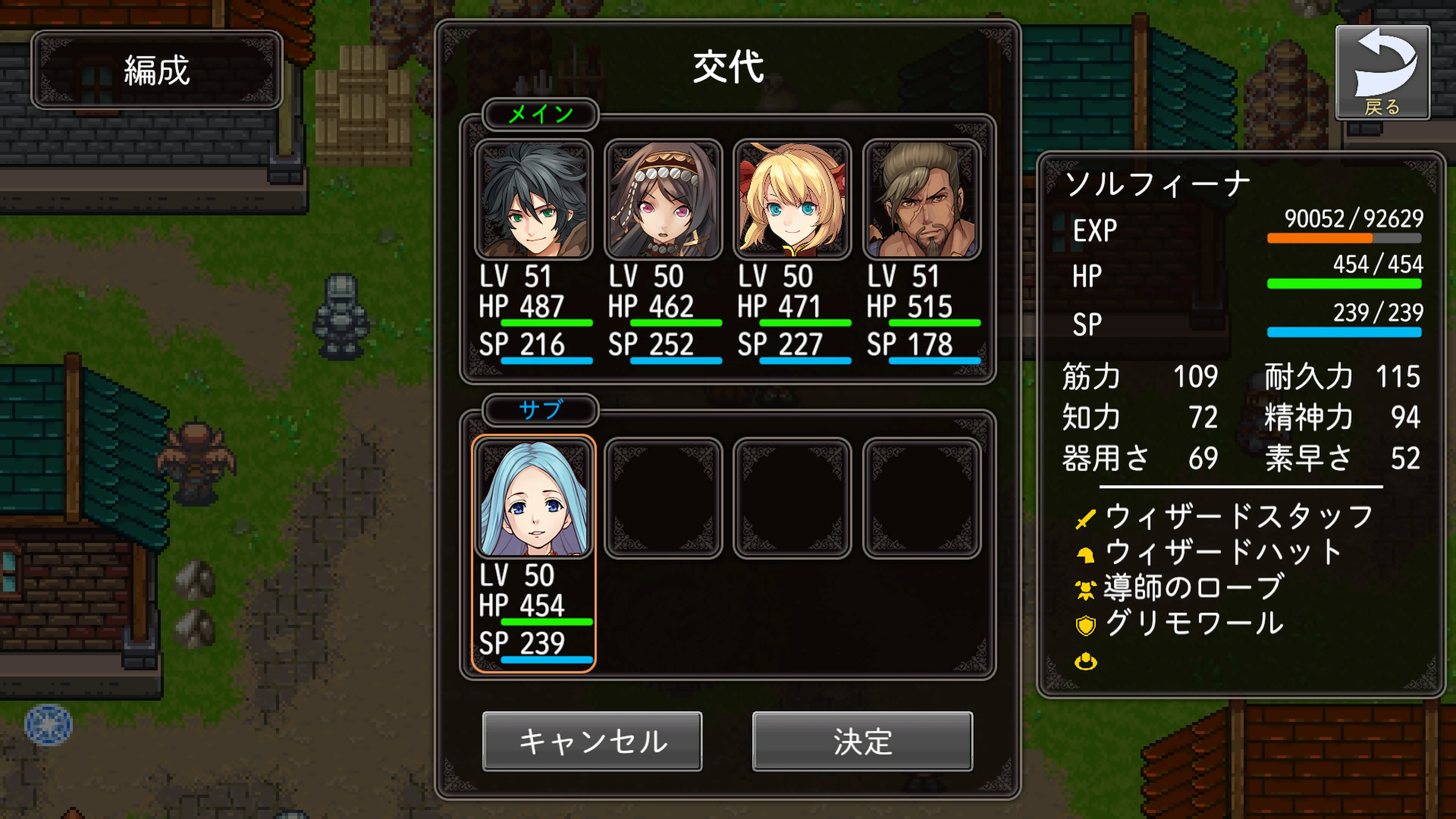
Task: Confirm the swap with 決定
Action: (x=863, y=742)
